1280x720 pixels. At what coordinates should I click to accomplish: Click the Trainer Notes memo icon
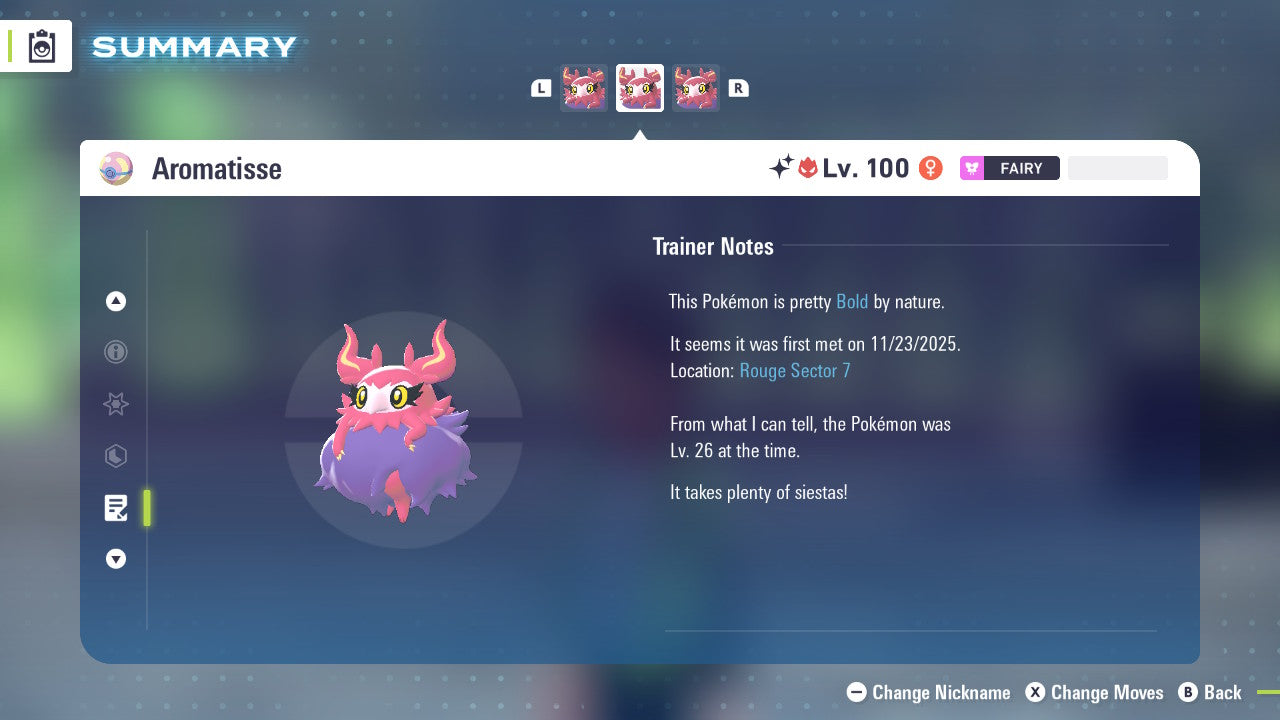pyautogui.click(x=115, y=508)
